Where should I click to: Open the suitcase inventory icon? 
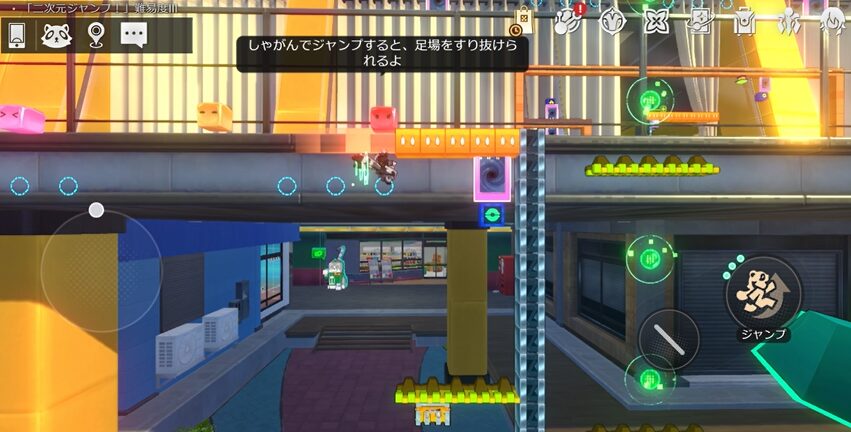tap(744, 20)
